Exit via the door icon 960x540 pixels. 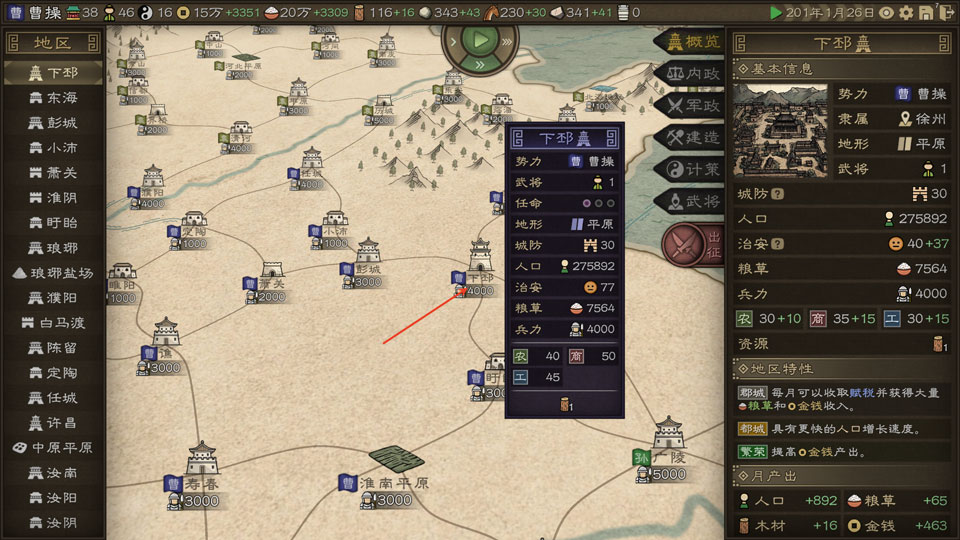tap(946, 13)
